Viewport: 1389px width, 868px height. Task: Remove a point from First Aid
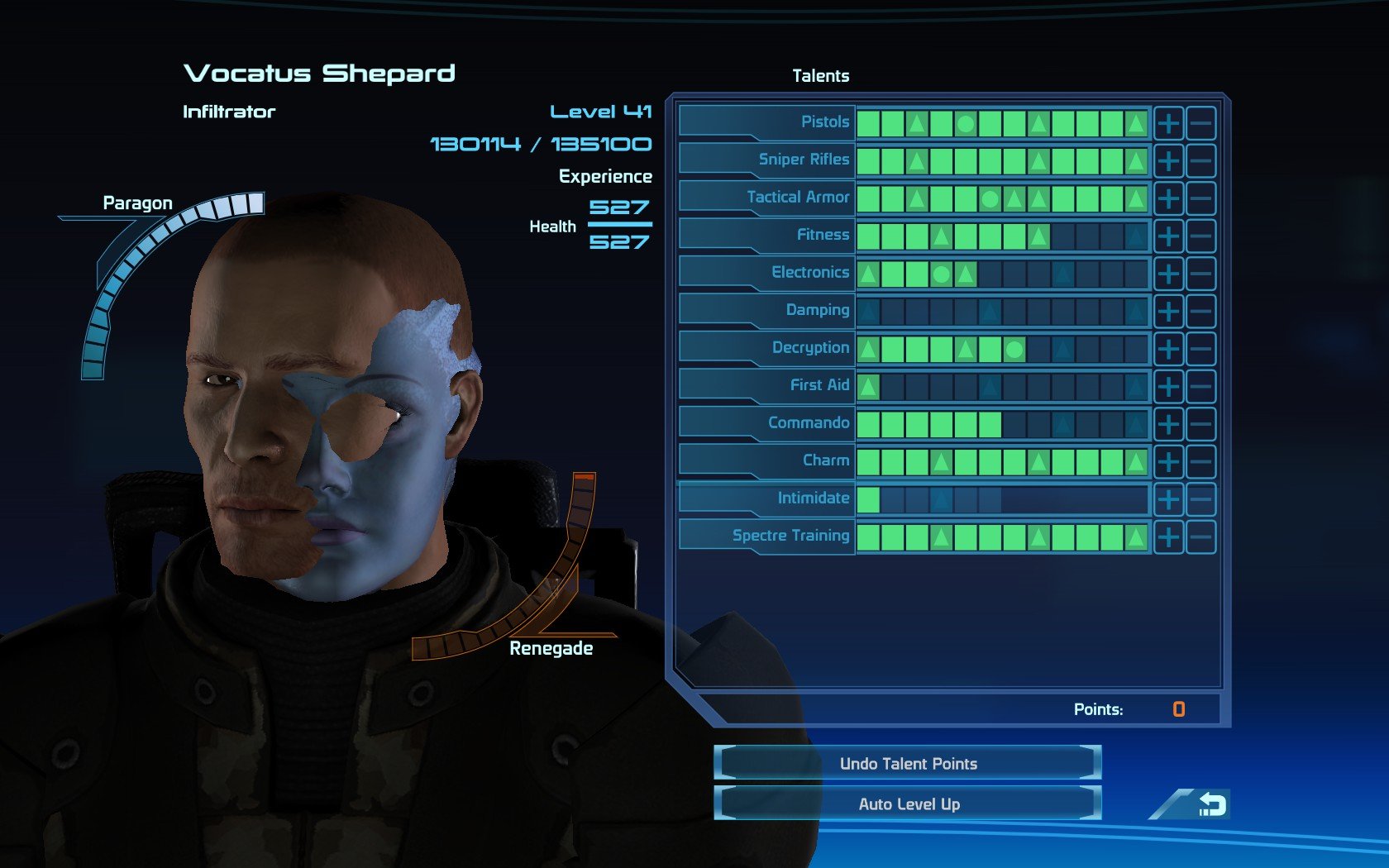(x=1200, y=387)
